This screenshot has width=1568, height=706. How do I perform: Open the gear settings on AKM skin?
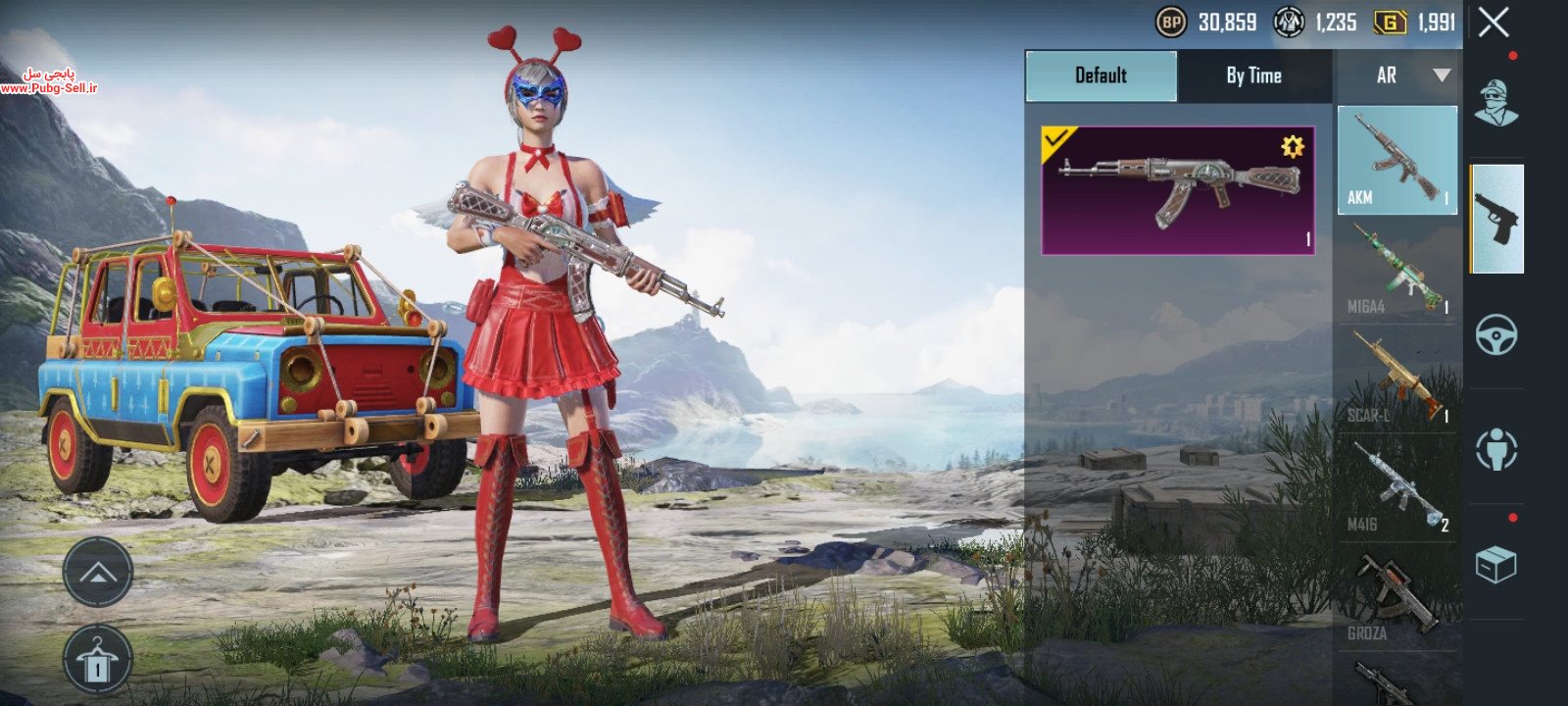pyautogui.click(x=1293, y=147)
